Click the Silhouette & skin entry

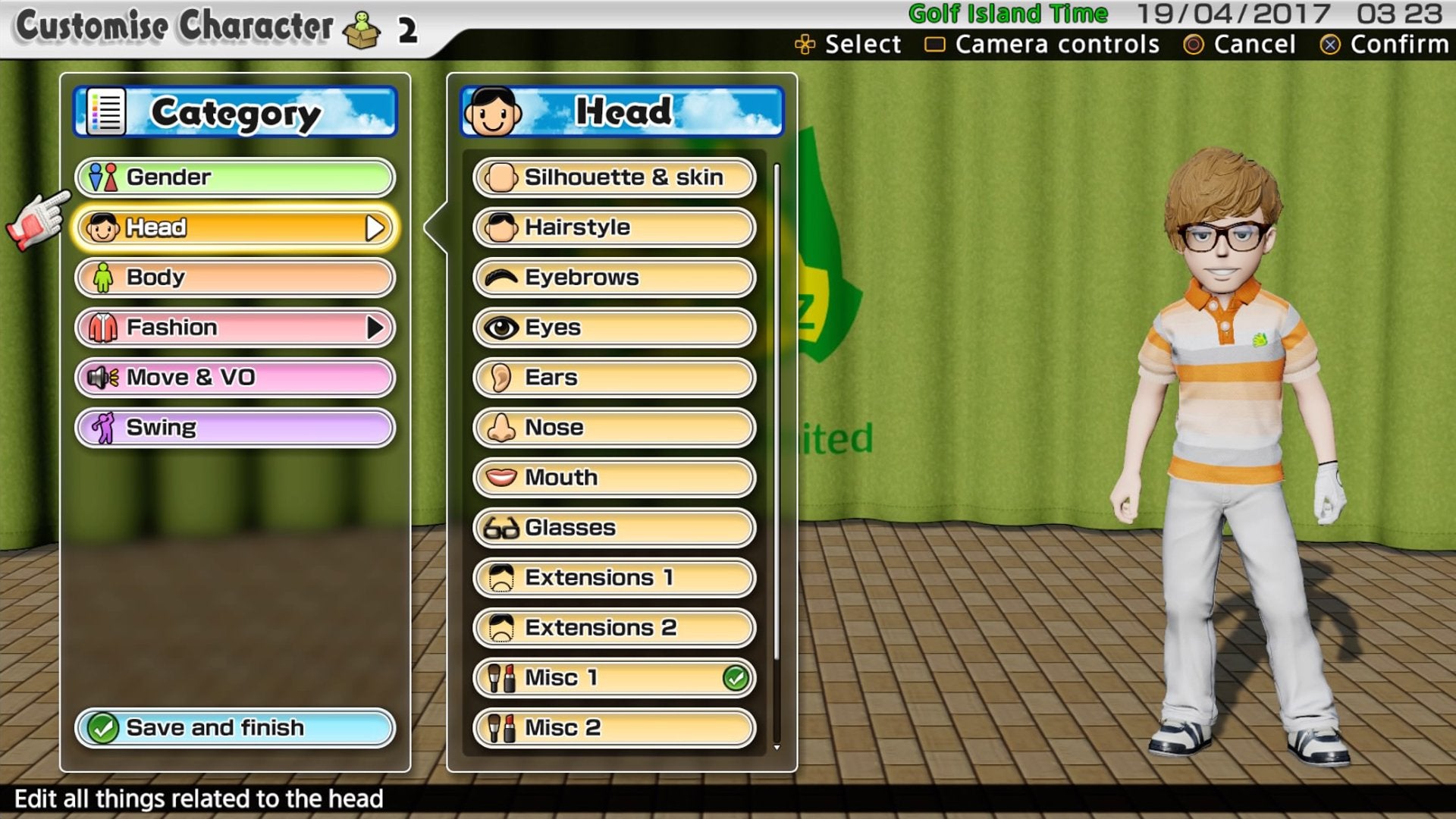click(613, 177)
